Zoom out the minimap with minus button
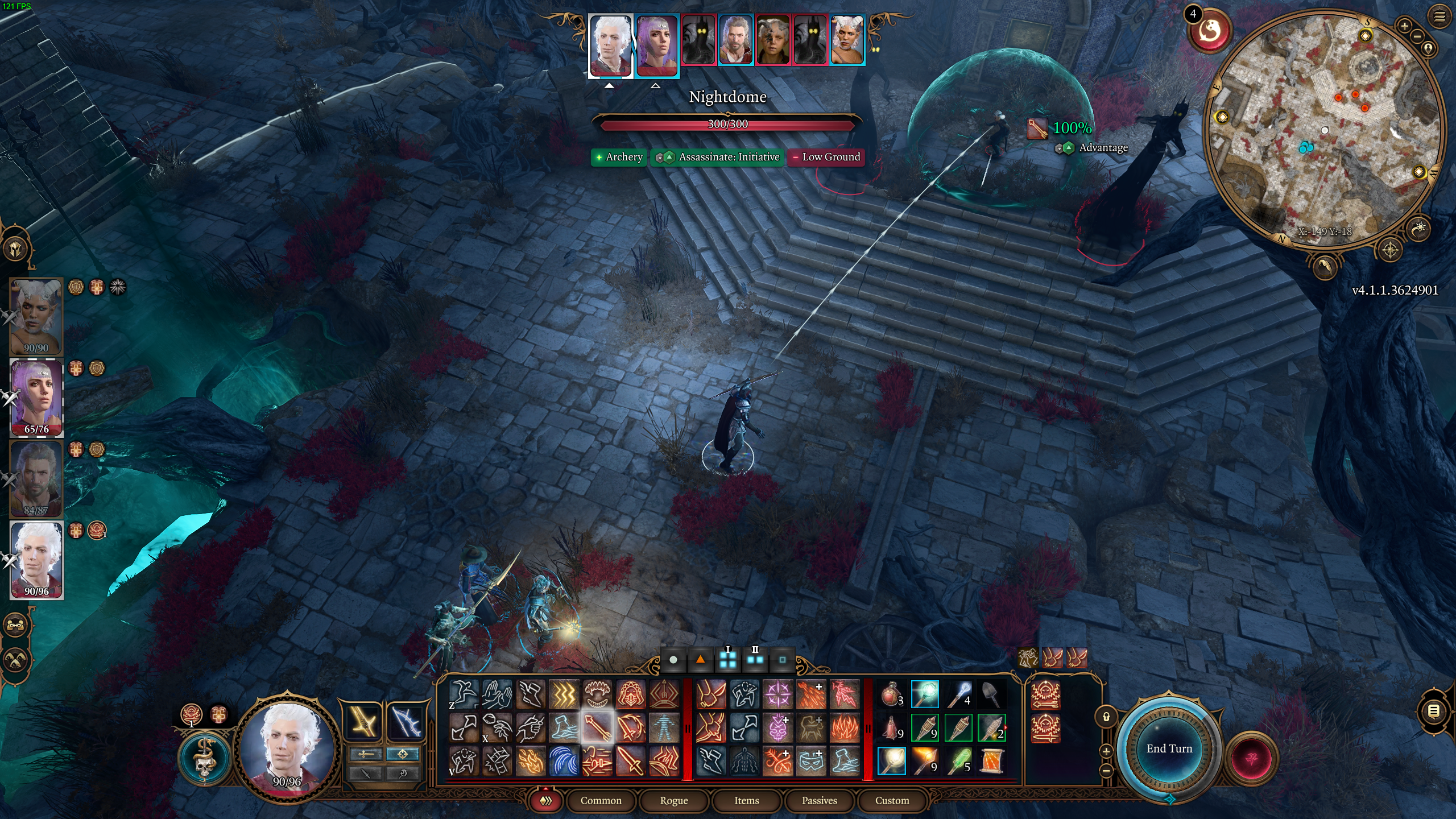The image size is (1456, 819). tap(1417, 36)
